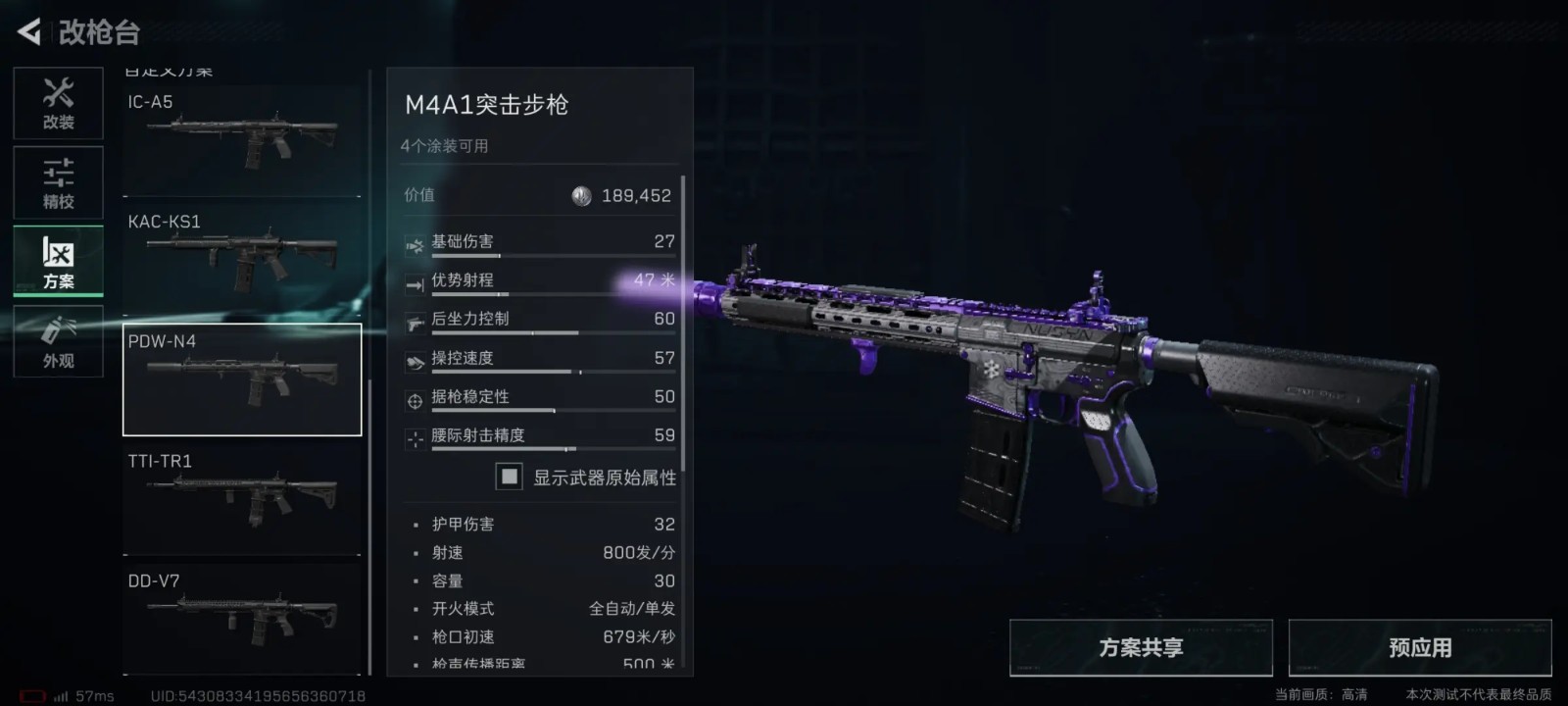Pick the PDW-N4 preset
The image size is (1568, 706).
point(242,379)
